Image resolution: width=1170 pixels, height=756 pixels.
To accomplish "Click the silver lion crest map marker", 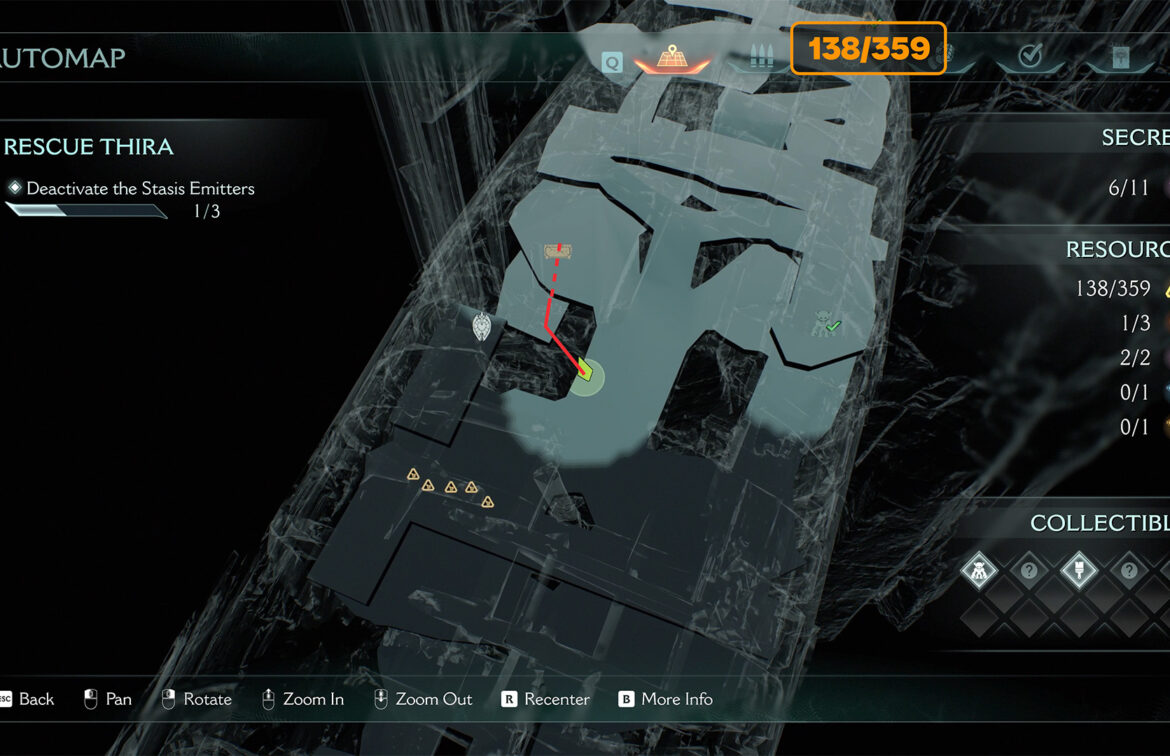I will click(x=484, y=326).
